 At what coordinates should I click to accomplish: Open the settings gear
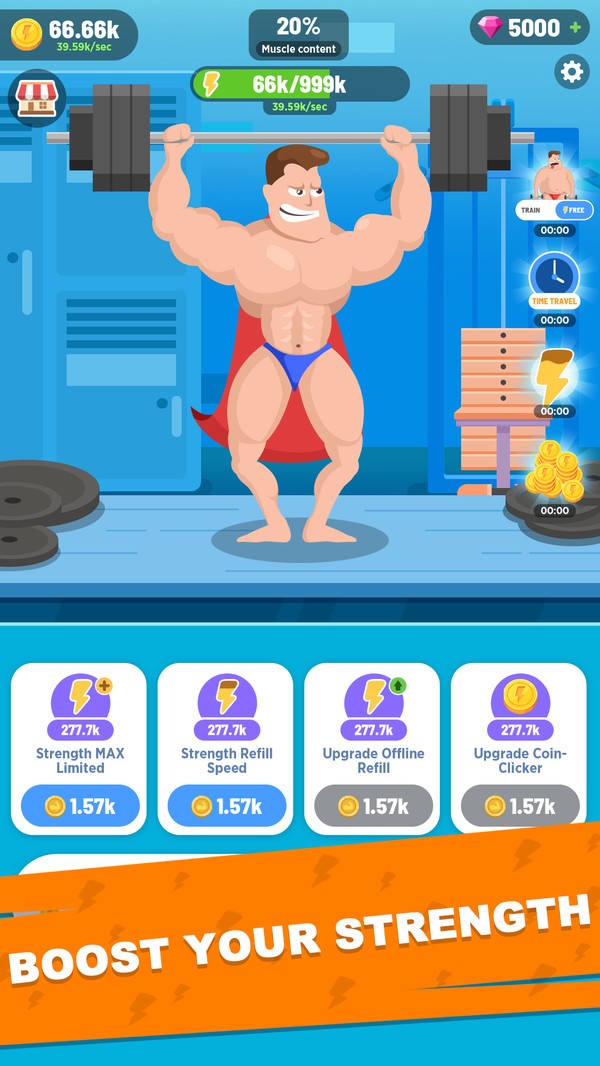pos(572,71)
